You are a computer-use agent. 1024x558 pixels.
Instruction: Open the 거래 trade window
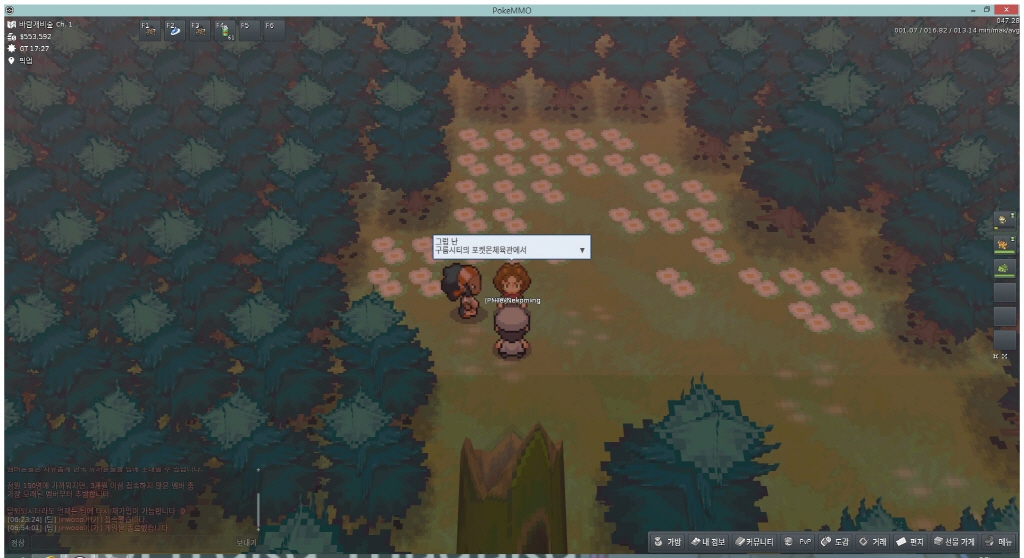[872, 541]
